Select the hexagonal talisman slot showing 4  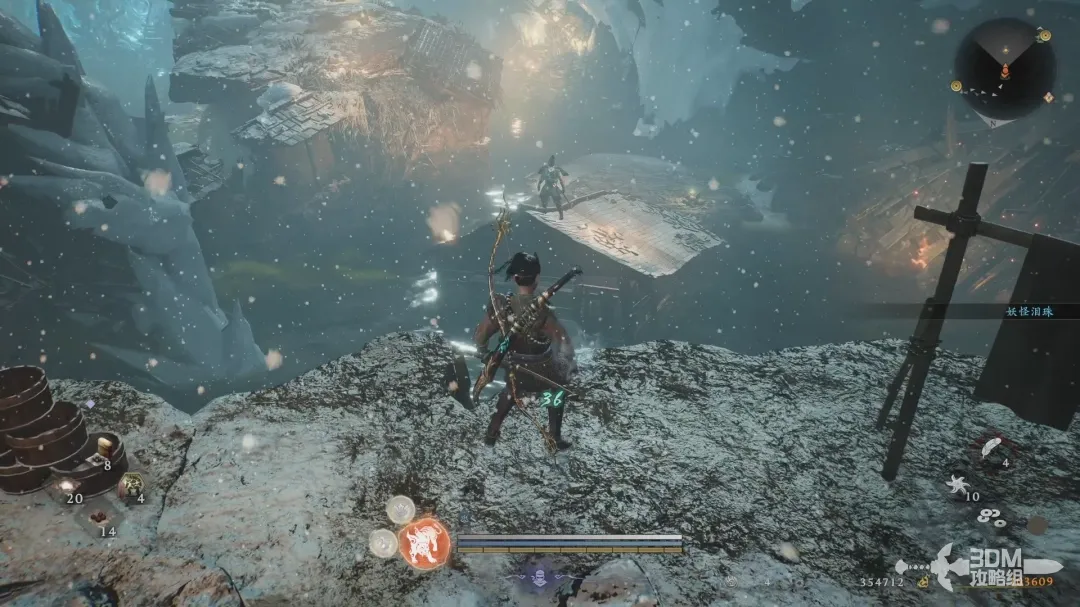pos(130,485)
